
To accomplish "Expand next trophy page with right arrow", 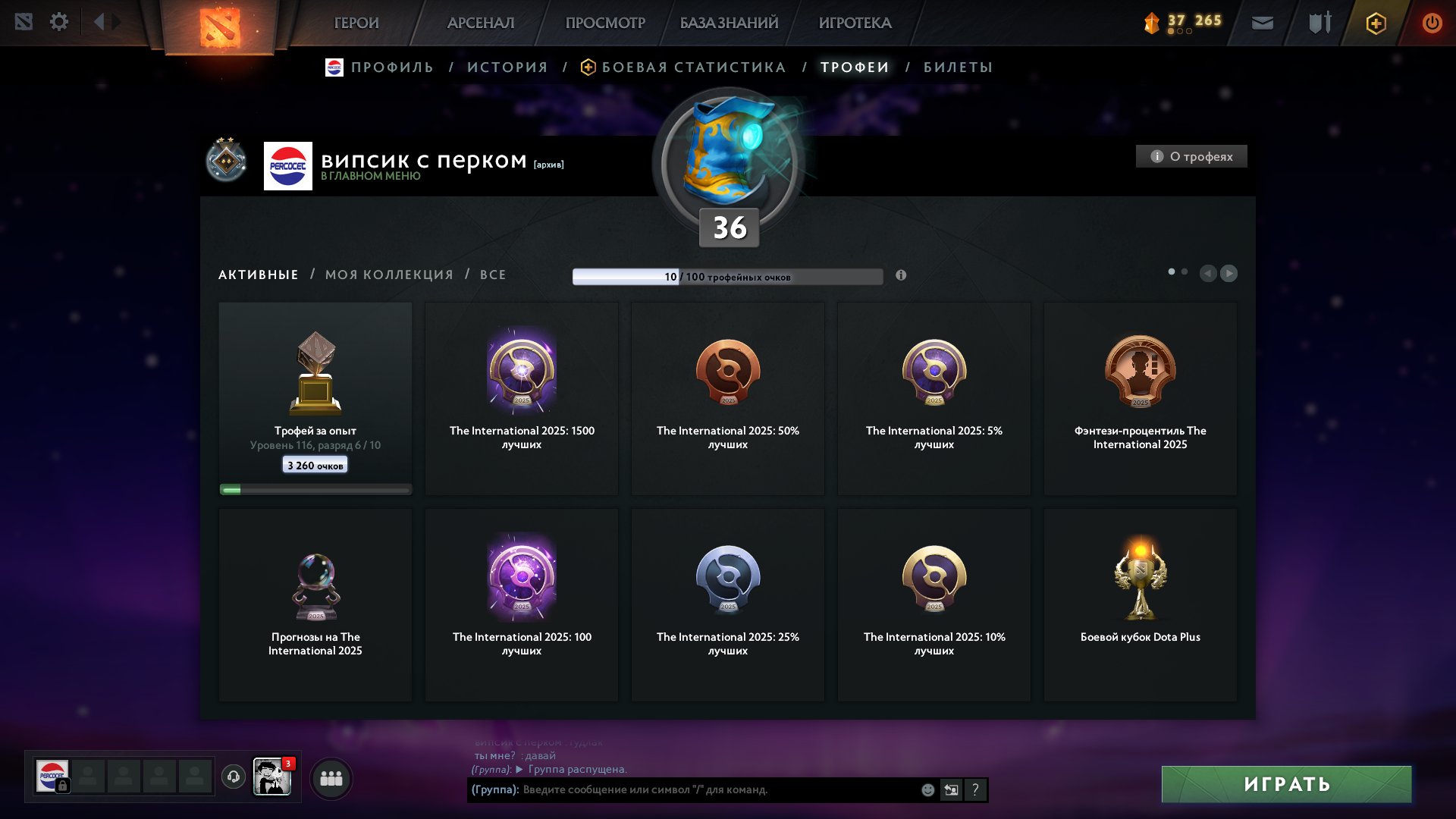I will pos(1229,272).
